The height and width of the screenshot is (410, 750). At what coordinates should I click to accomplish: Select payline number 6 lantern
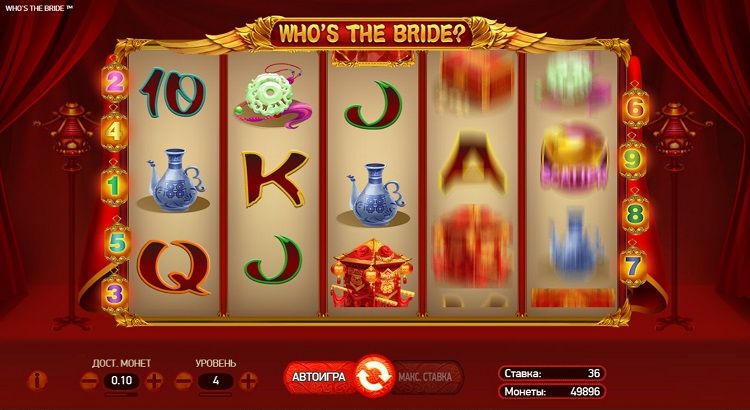633,104
